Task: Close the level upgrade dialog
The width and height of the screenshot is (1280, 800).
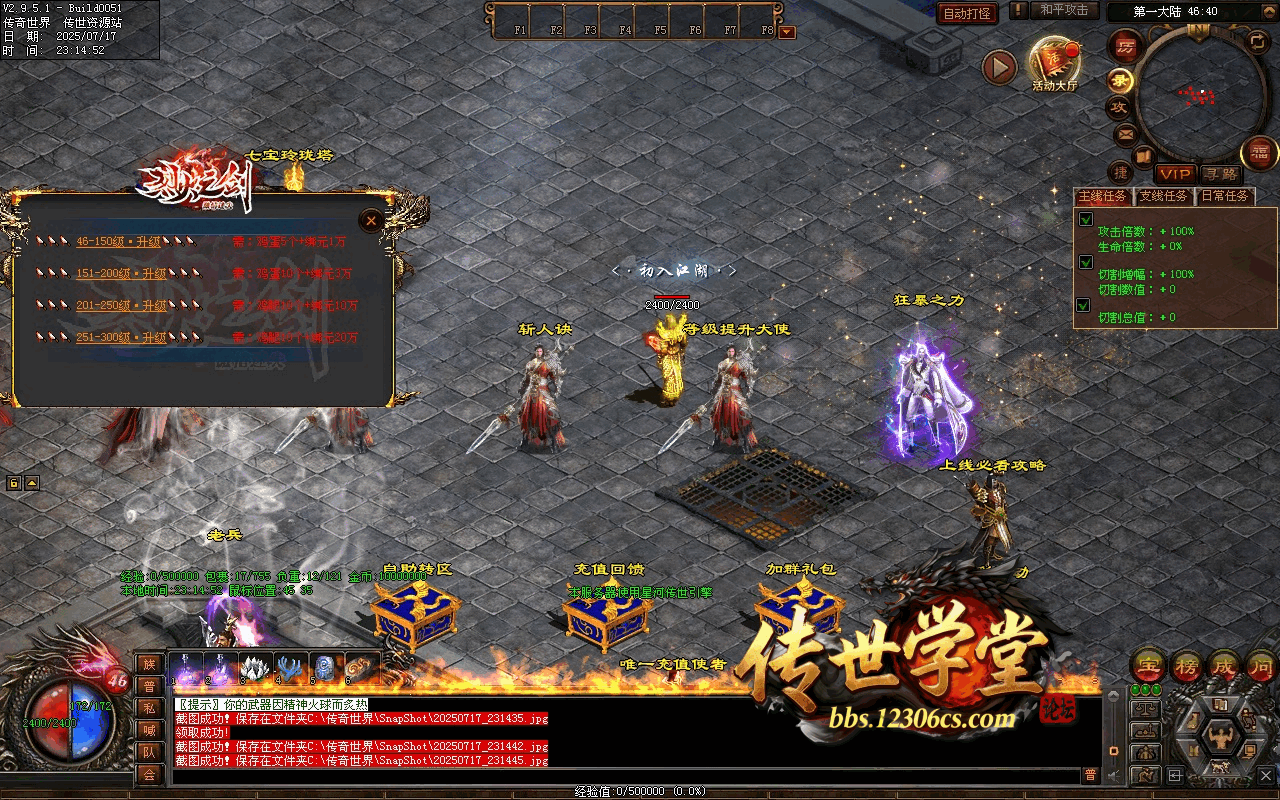Action: tap(371, 220)
